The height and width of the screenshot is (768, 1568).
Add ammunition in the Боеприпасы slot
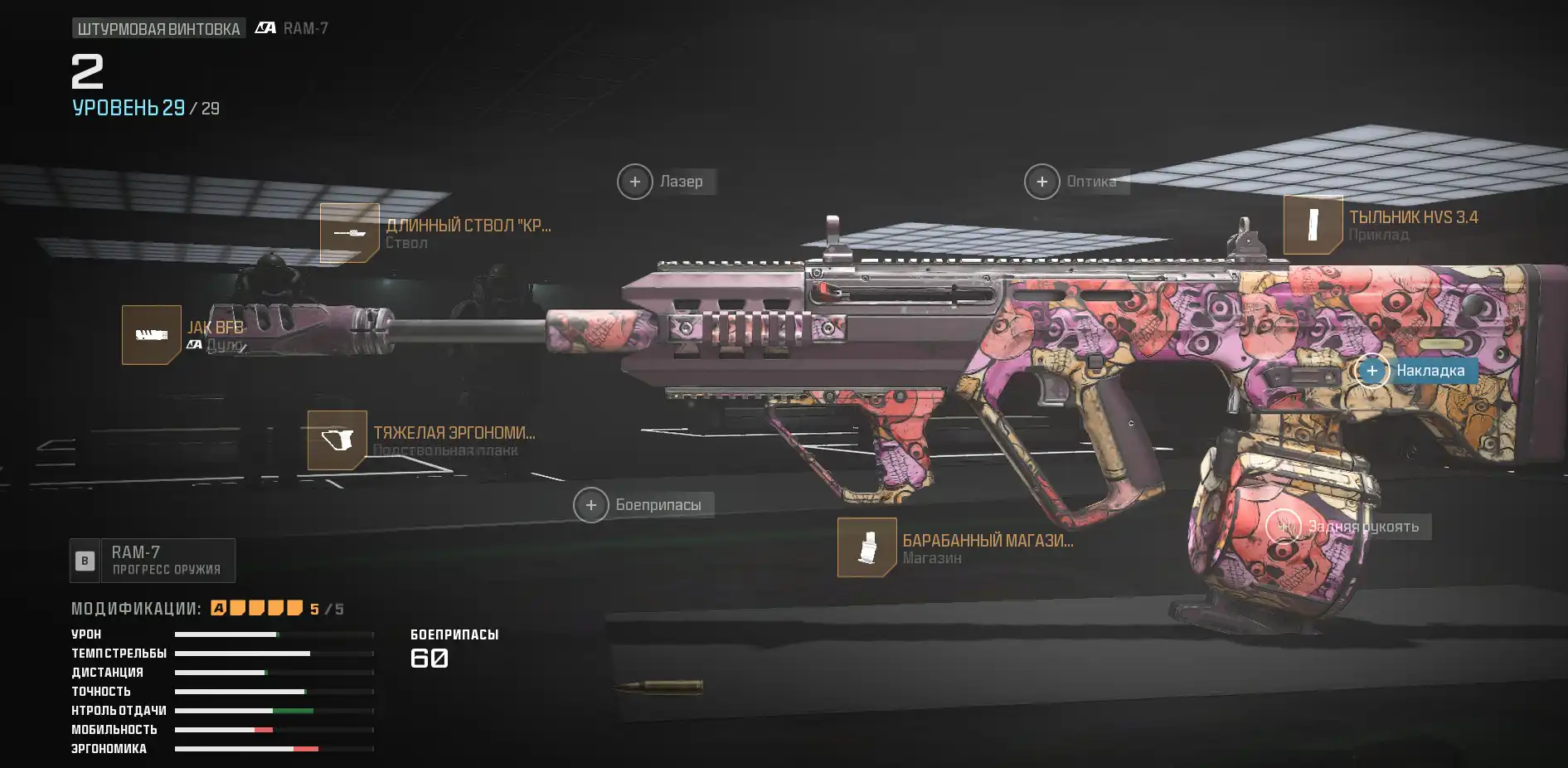[x=591, y=505]
